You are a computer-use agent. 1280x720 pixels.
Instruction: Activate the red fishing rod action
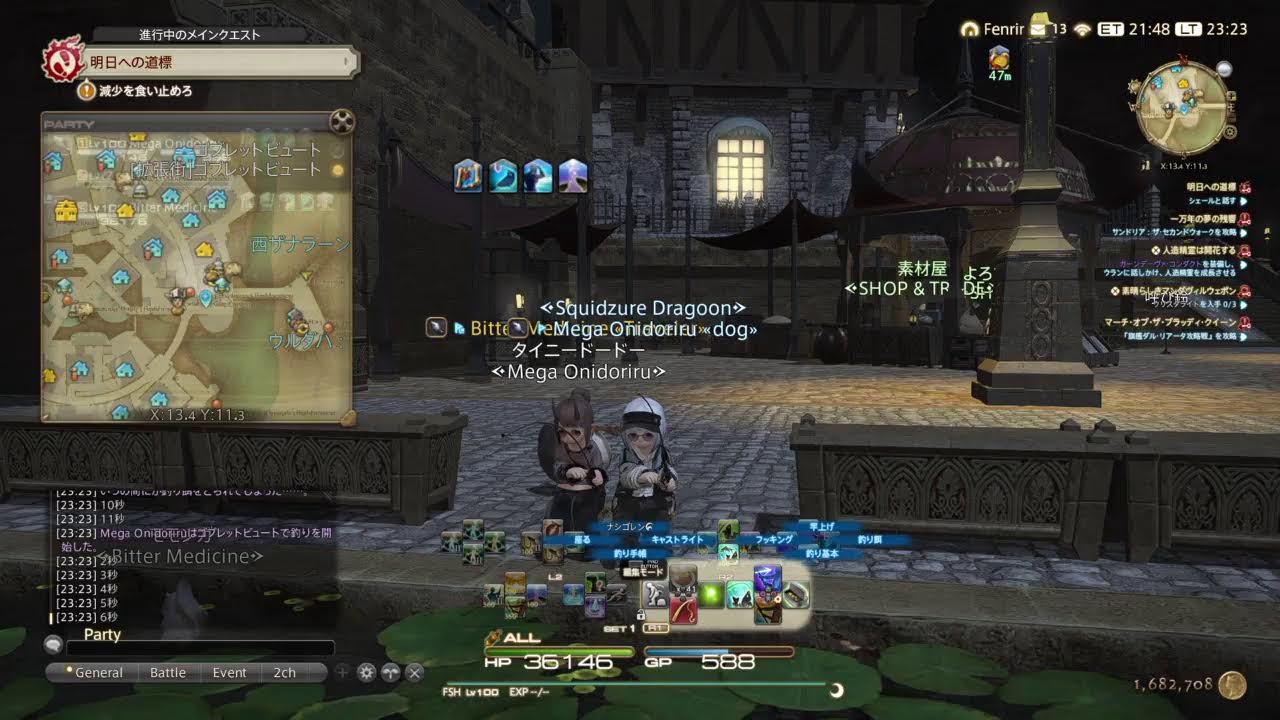pos(684,608)
